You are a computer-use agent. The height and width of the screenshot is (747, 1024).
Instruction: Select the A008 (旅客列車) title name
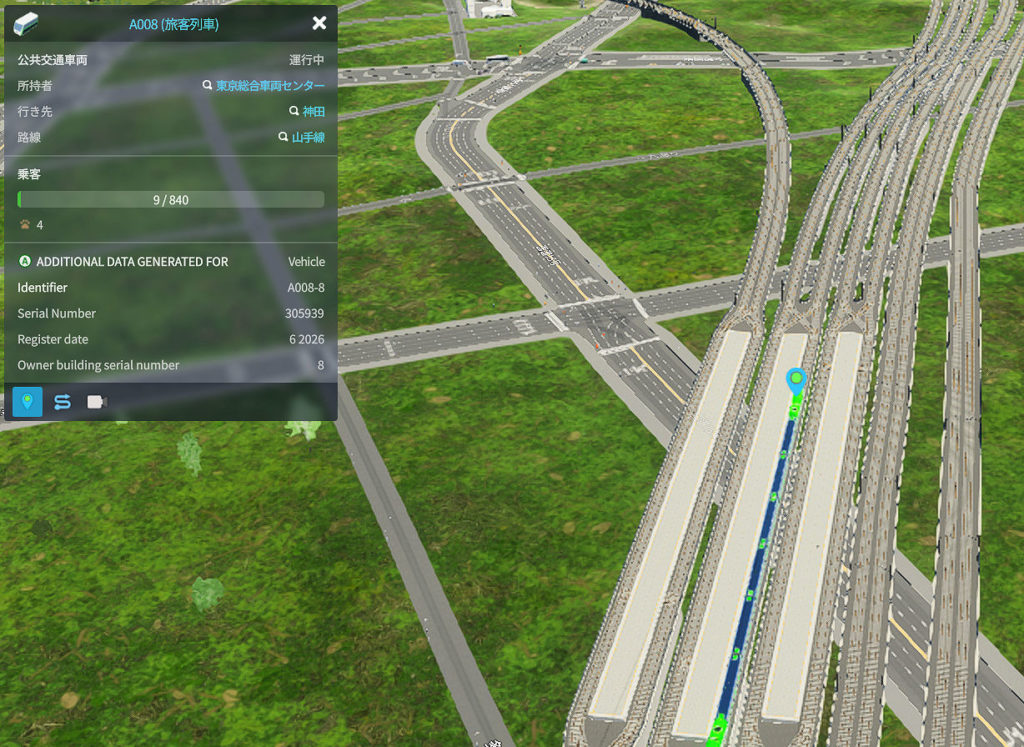tap(174, 24)
